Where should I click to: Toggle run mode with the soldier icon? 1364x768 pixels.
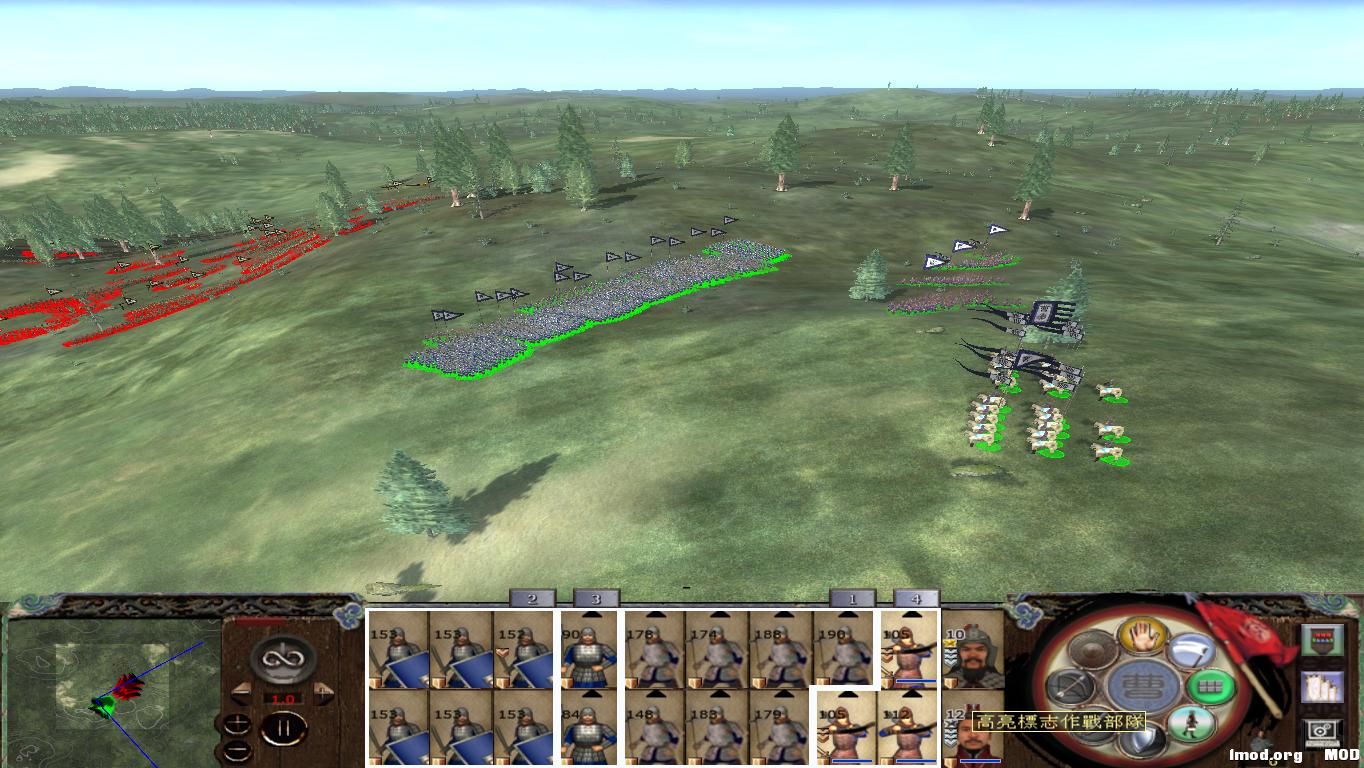click(1191, 723)
